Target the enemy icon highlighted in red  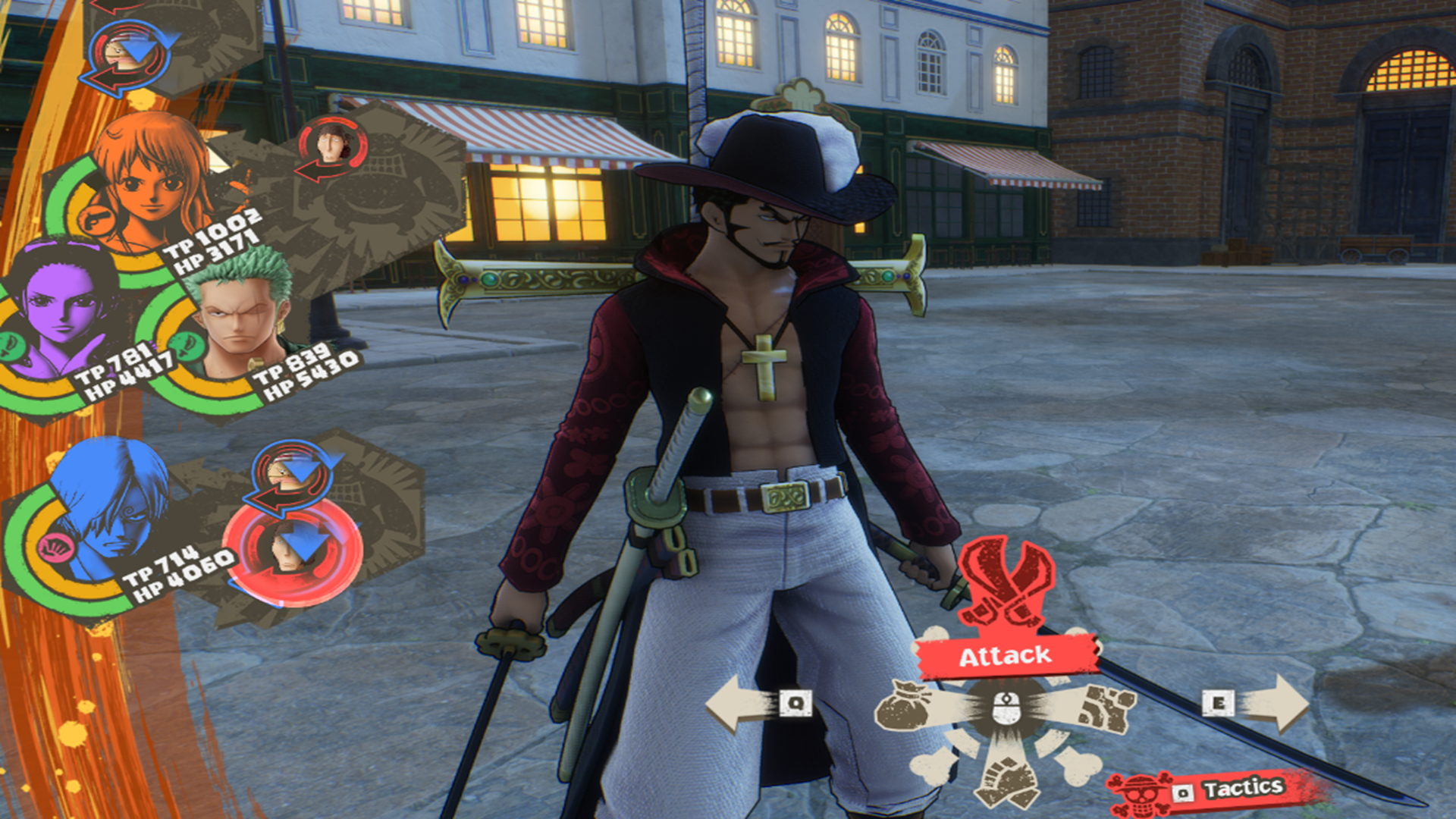[293, 551]
